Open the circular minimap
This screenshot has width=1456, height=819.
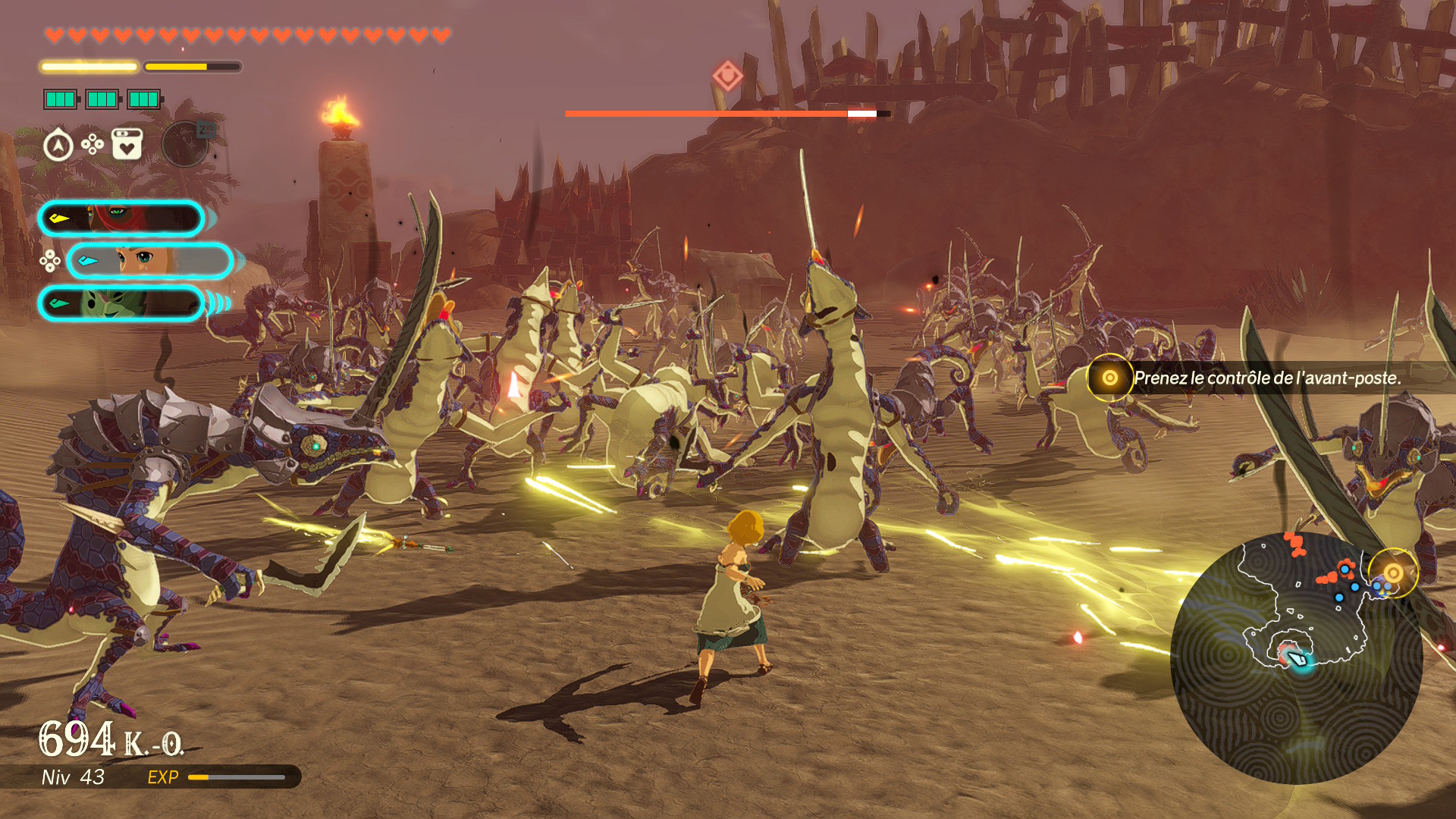[x=1295, y=658]
